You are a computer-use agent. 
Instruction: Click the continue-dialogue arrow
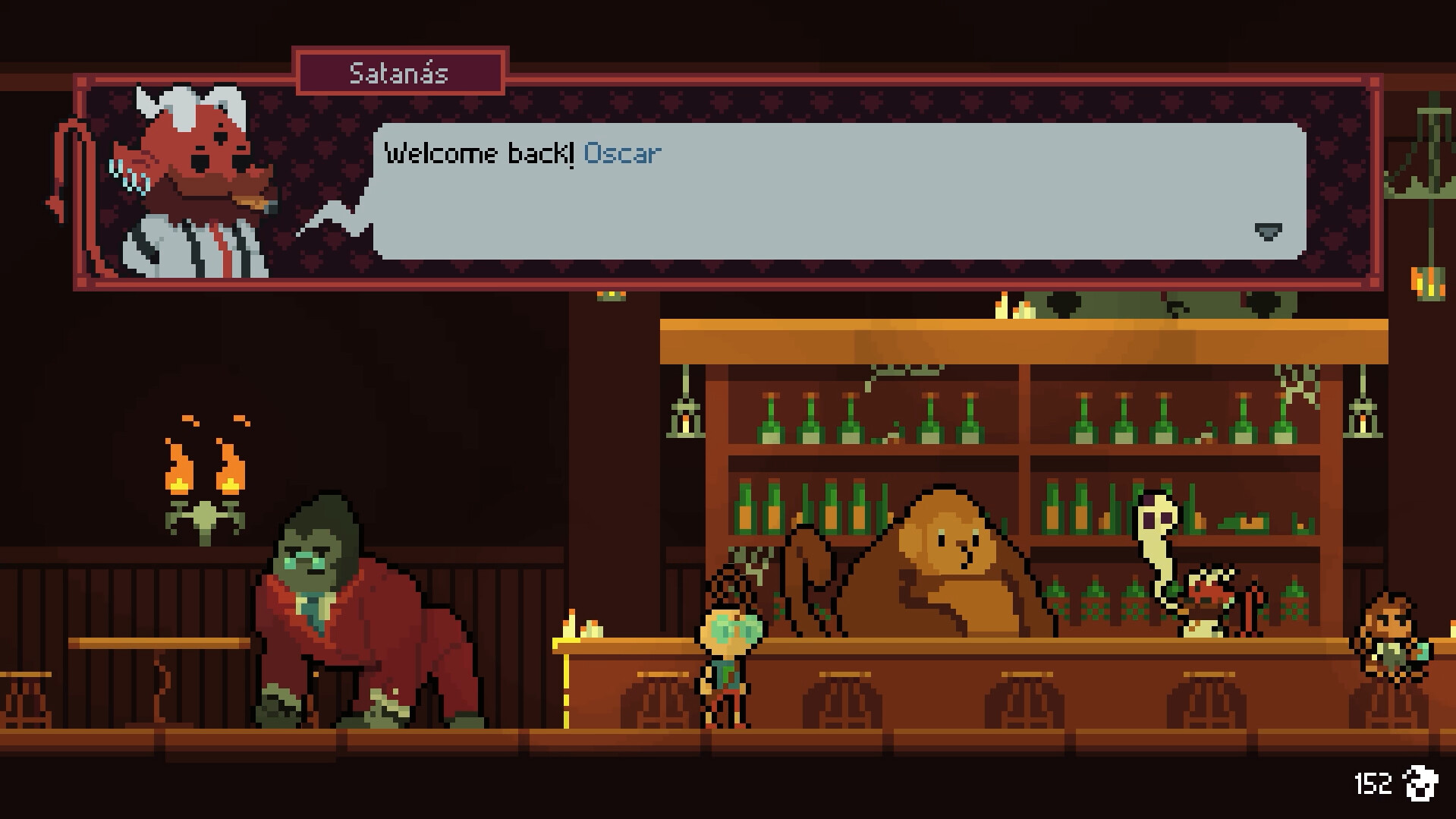(x=1269, y=232)
